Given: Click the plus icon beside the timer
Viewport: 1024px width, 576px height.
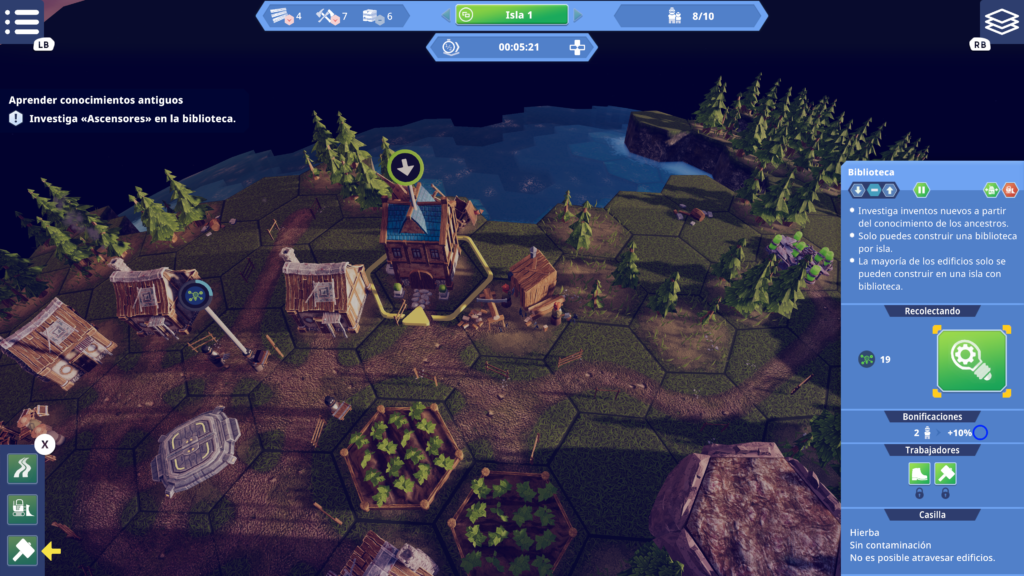Looking at the screenshot, I should click(x=576, y=47).
